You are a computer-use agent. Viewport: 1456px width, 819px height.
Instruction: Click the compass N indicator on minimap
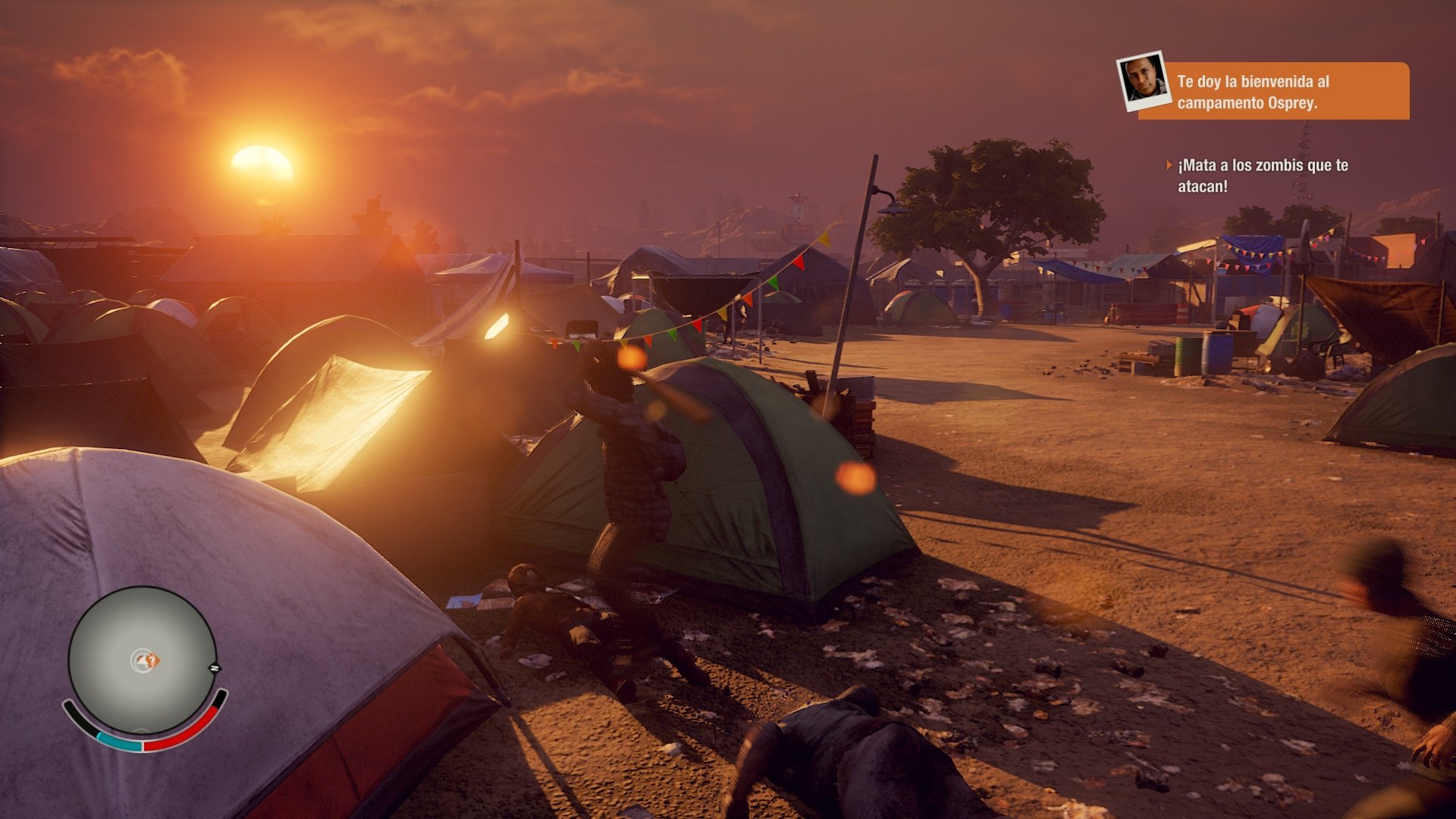[215, 667]
